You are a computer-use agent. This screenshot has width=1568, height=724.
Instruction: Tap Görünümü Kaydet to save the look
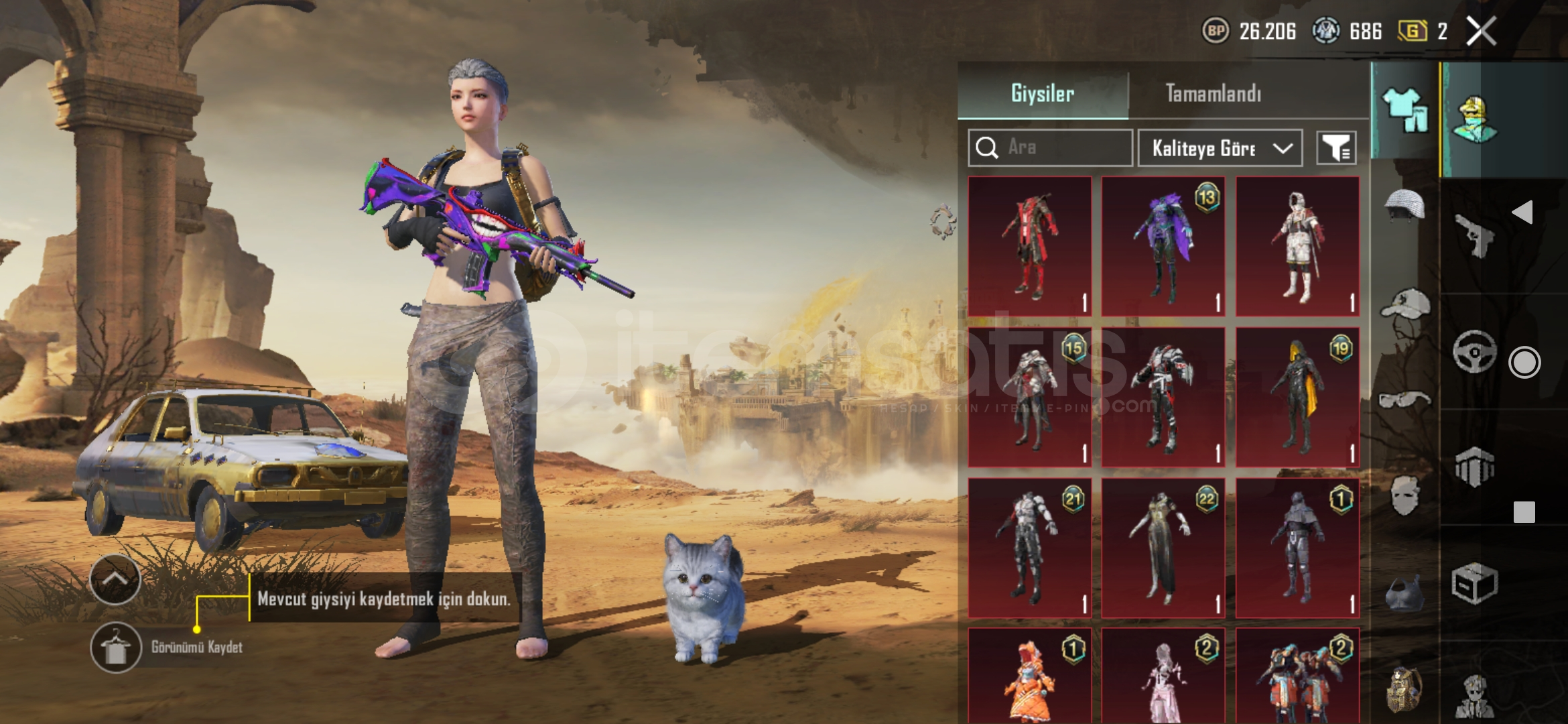(116, 648)
